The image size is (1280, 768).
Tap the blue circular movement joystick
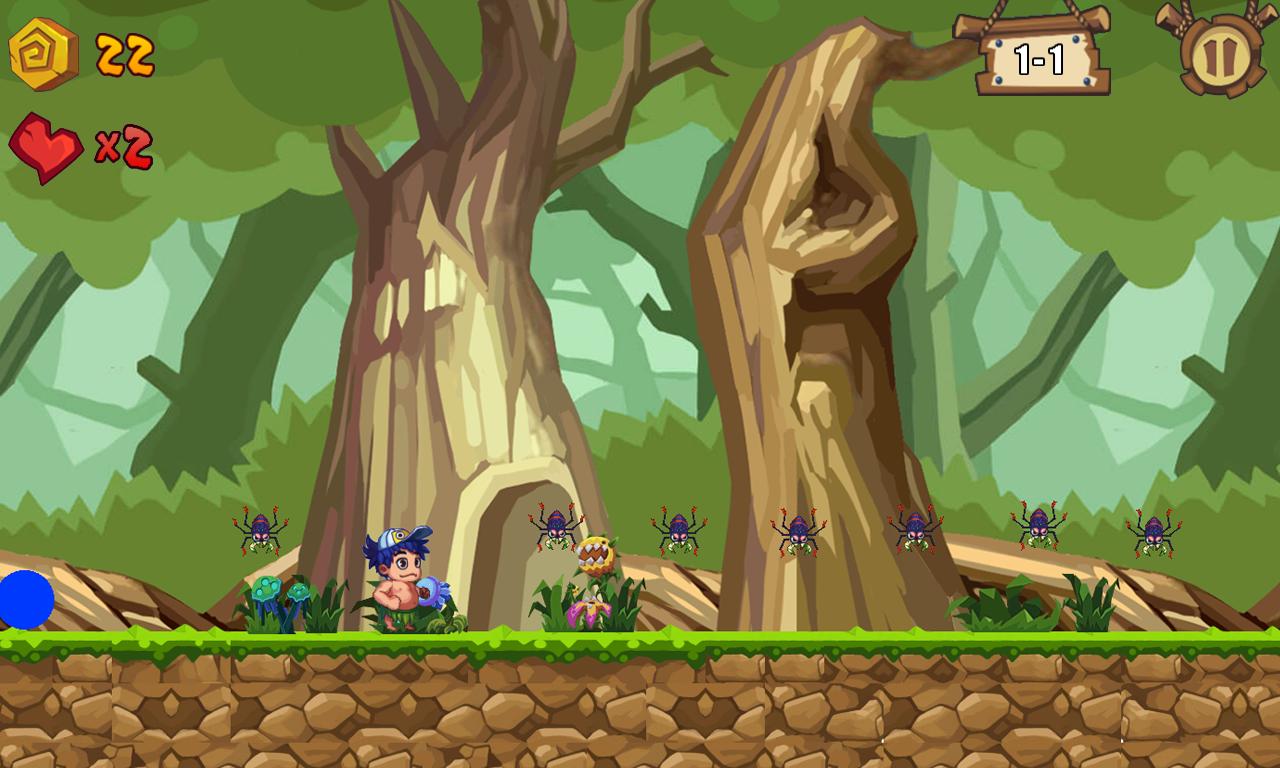(x=22, y=599)
